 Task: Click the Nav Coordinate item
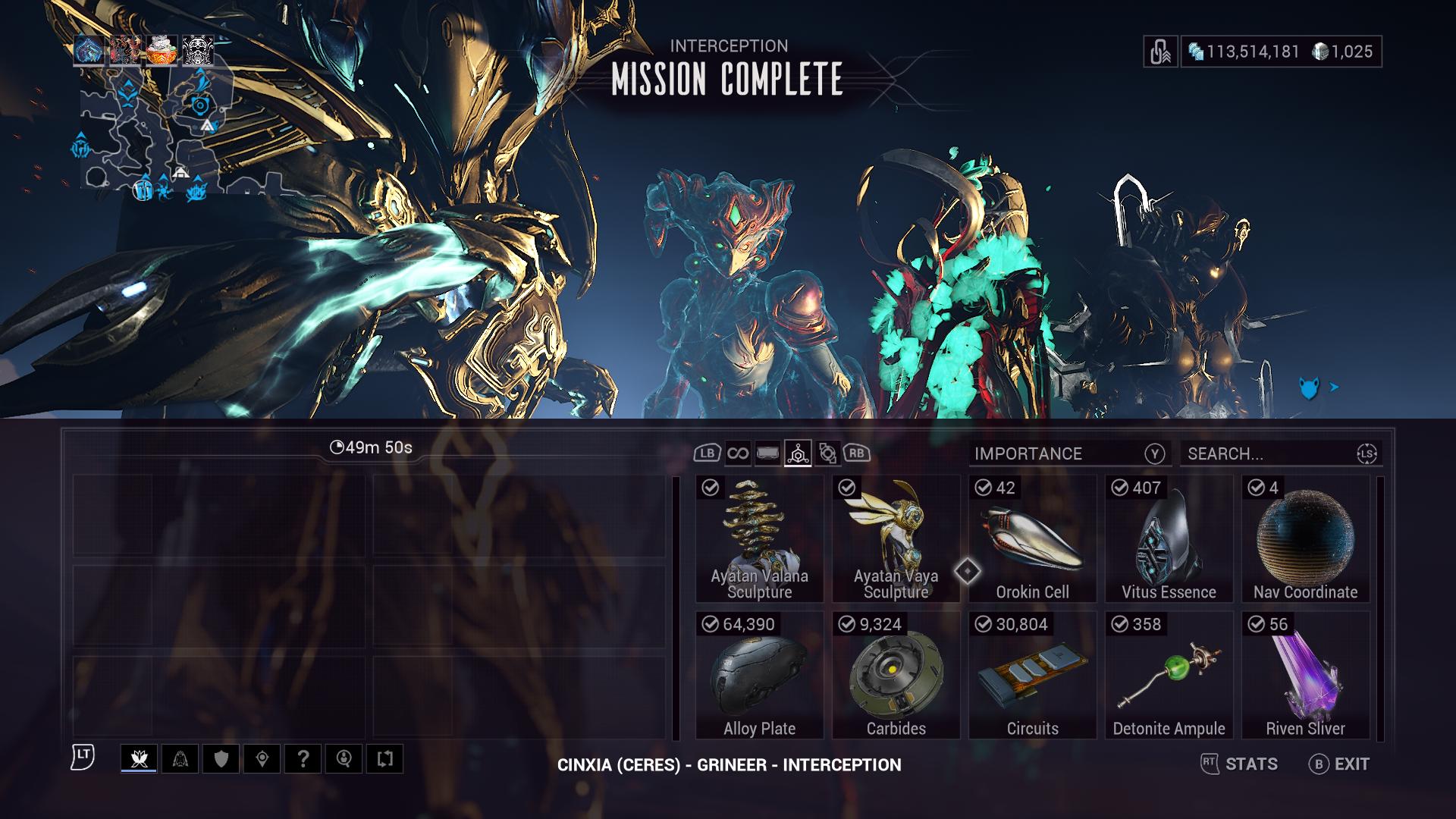coord(1305,539)
